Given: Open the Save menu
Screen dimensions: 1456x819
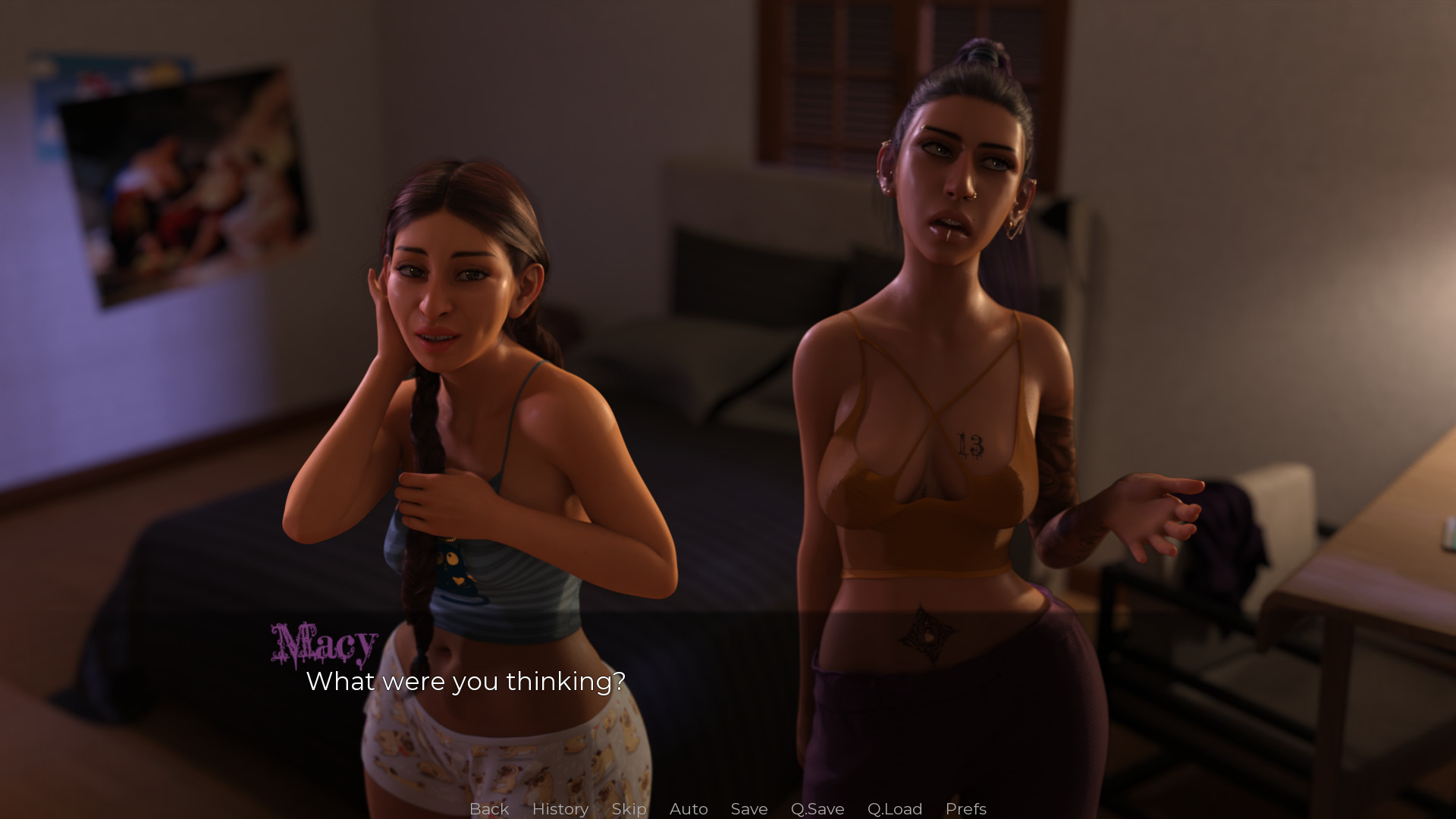Looking at the screenshot, I should click(748, 808).
